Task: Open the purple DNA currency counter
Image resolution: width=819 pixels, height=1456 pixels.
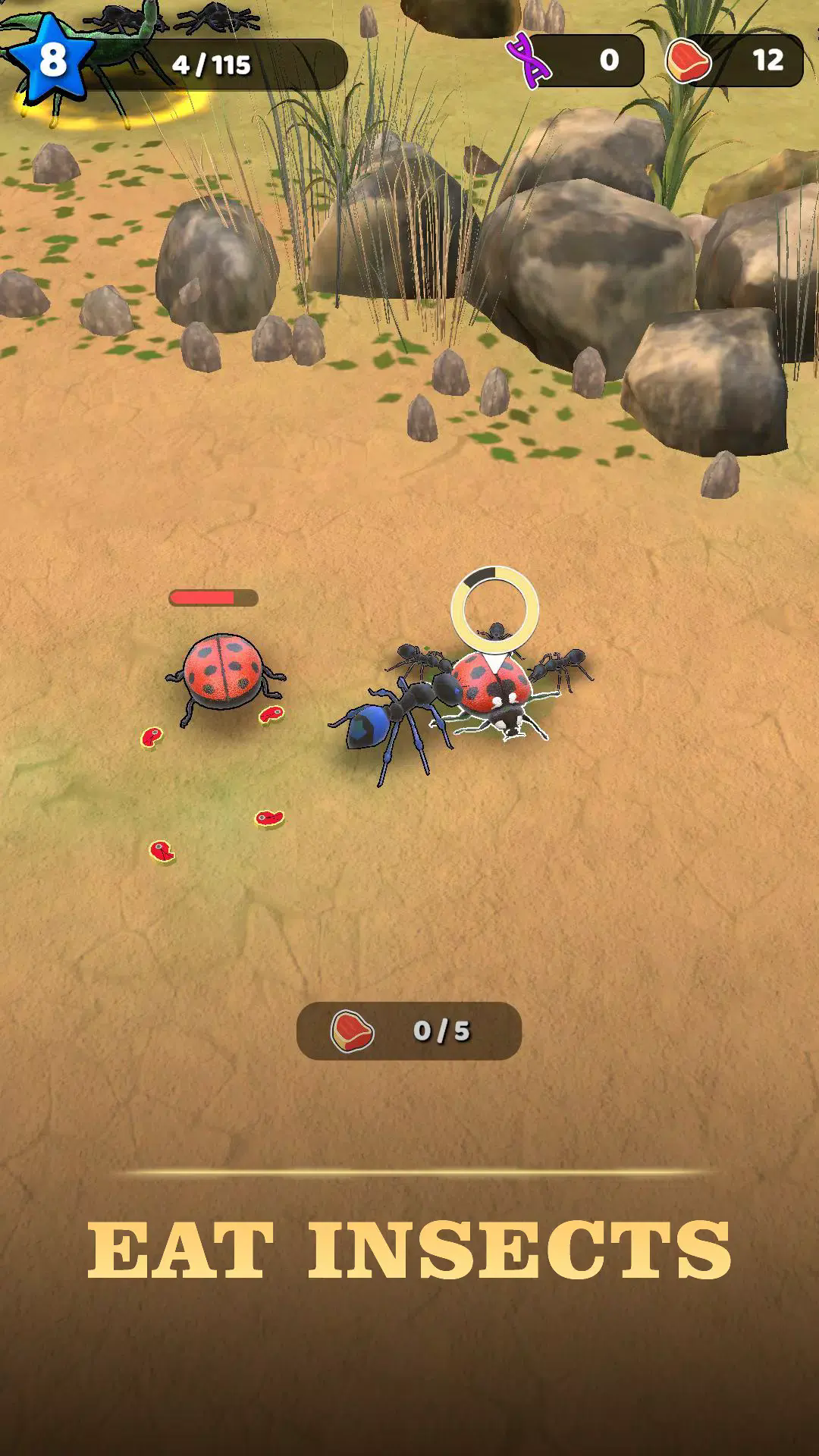Action: tap(576, 60)
